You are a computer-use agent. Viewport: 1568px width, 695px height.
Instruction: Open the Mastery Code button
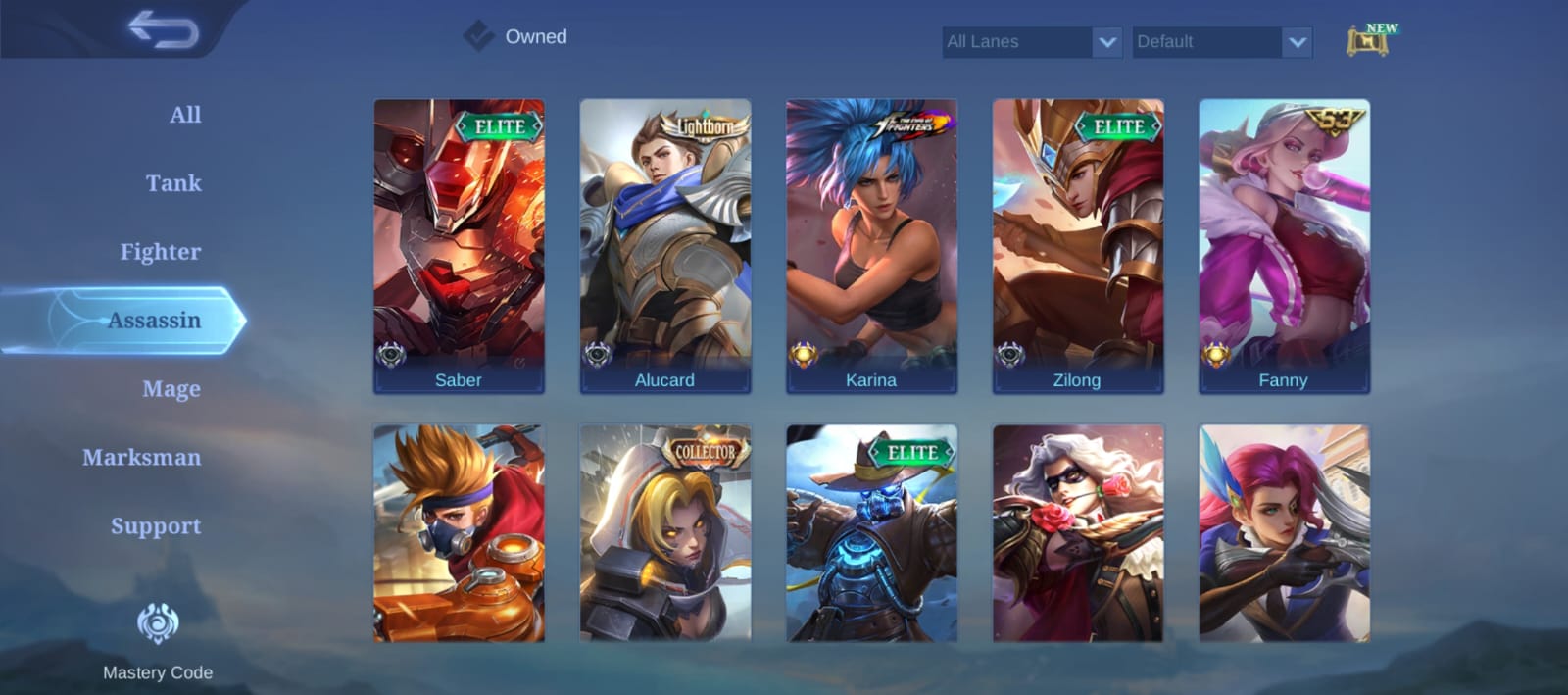(x=158, y=639)
